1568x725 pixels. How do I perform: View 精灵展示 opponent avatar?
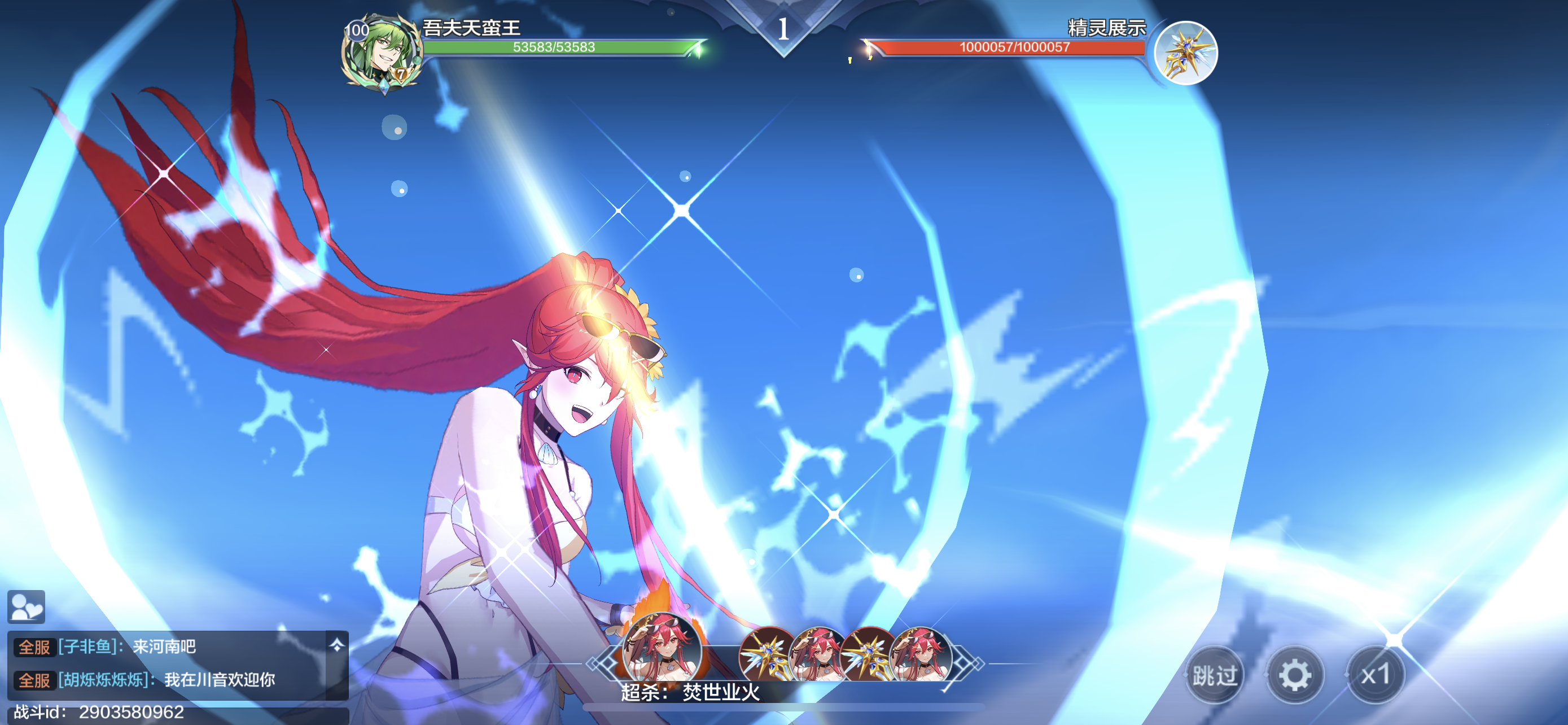[x=1185, y=53]
